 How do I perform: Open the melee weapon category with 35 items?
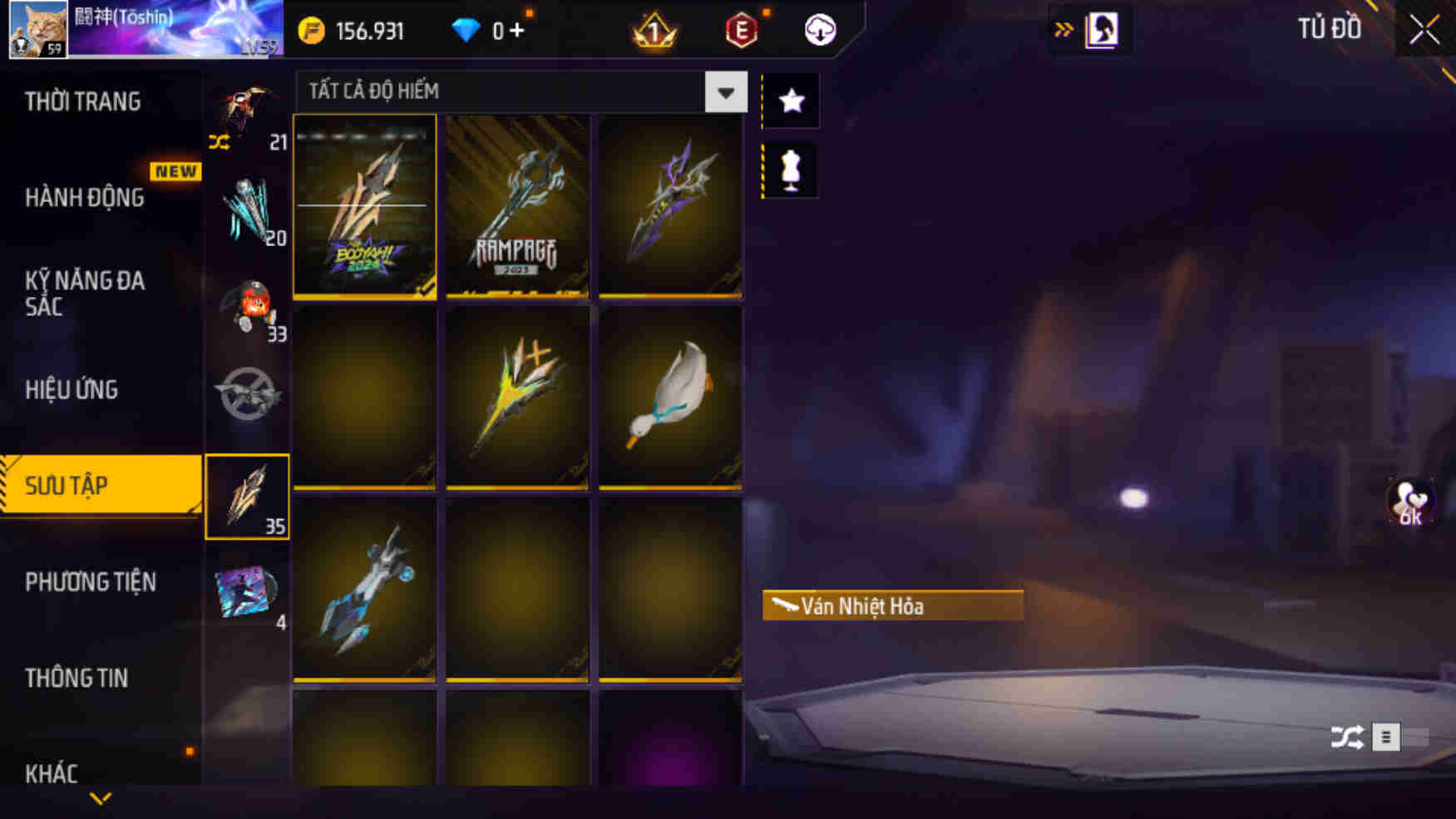tap(247, 495)
